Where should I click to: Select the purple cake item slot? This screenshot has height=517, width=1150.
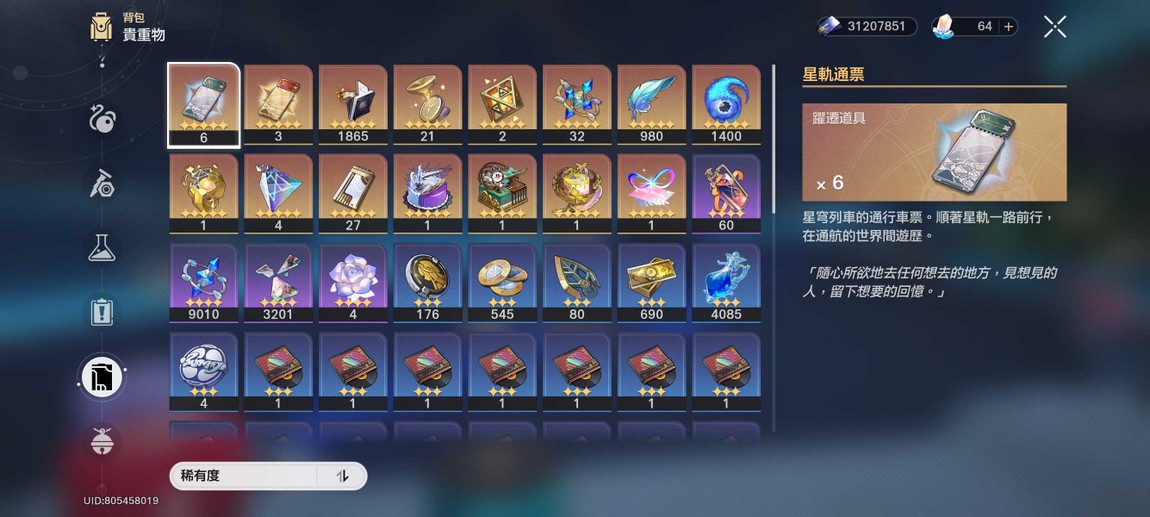427,193
